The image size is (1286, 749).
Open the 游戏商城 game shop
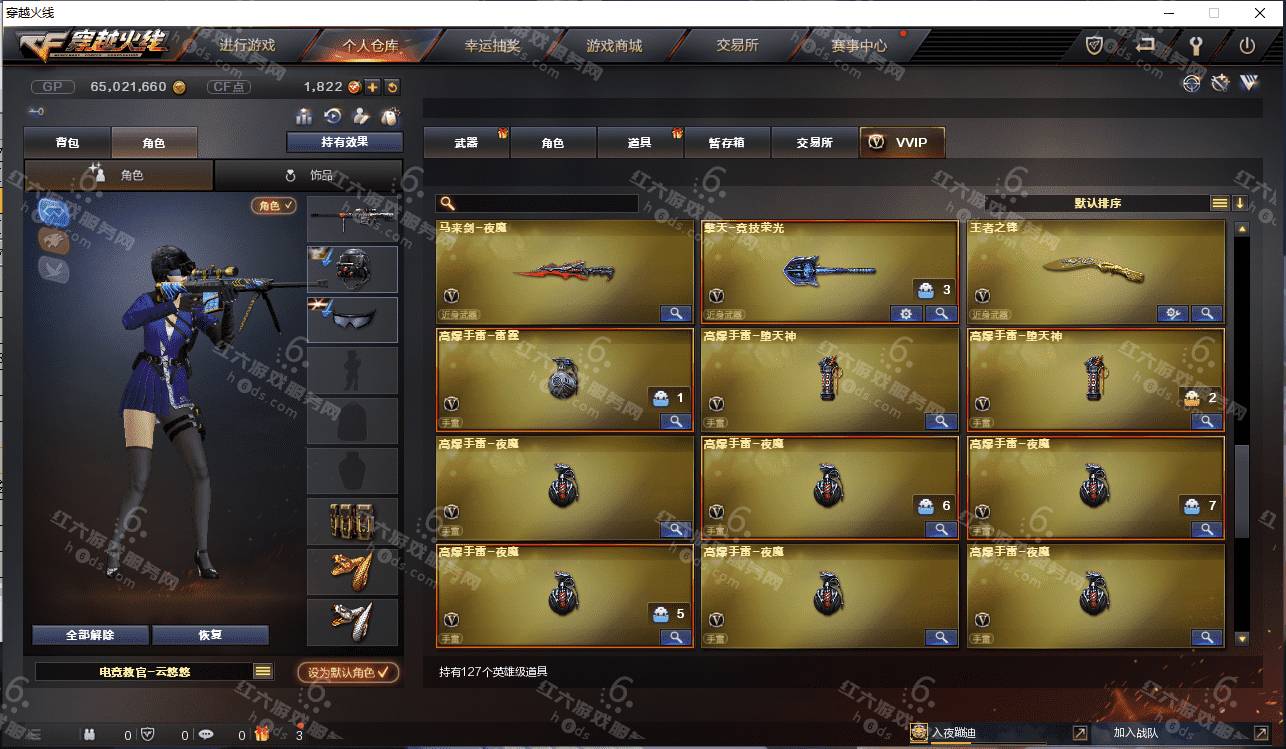(614, 46)
